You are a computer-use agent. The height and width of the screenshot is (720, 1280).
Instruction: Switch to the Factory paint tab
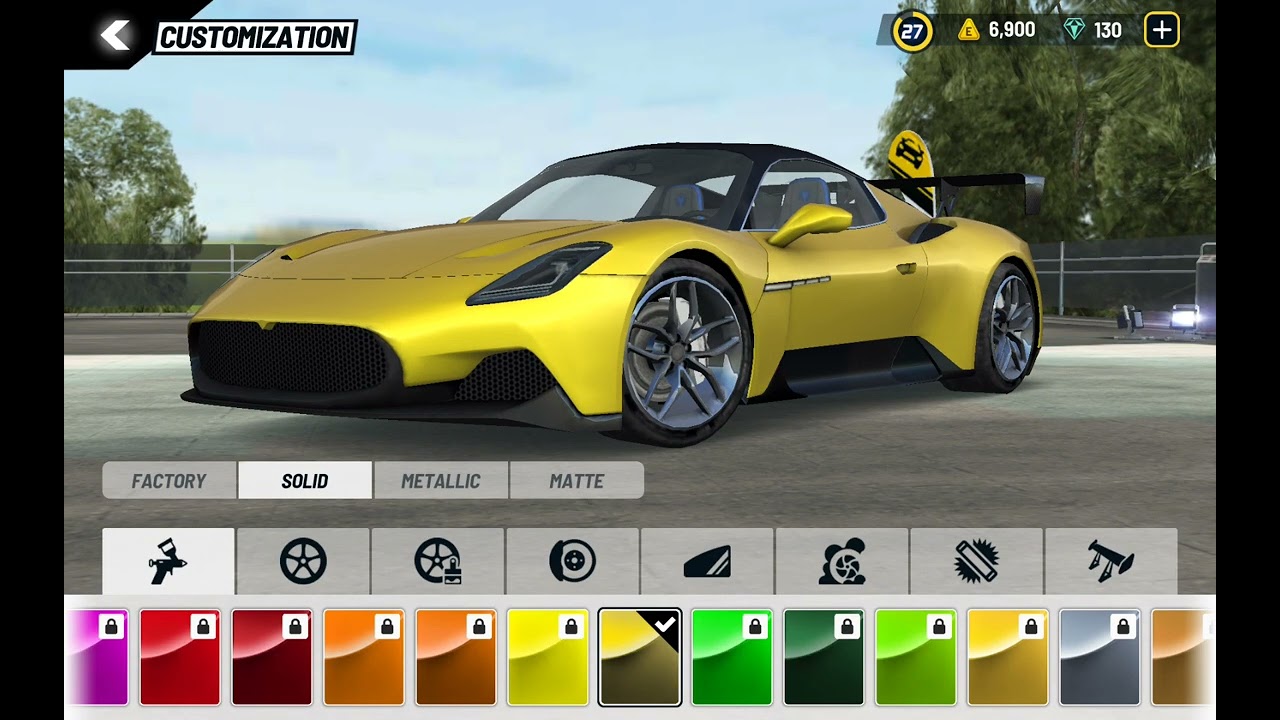[169, 481]
